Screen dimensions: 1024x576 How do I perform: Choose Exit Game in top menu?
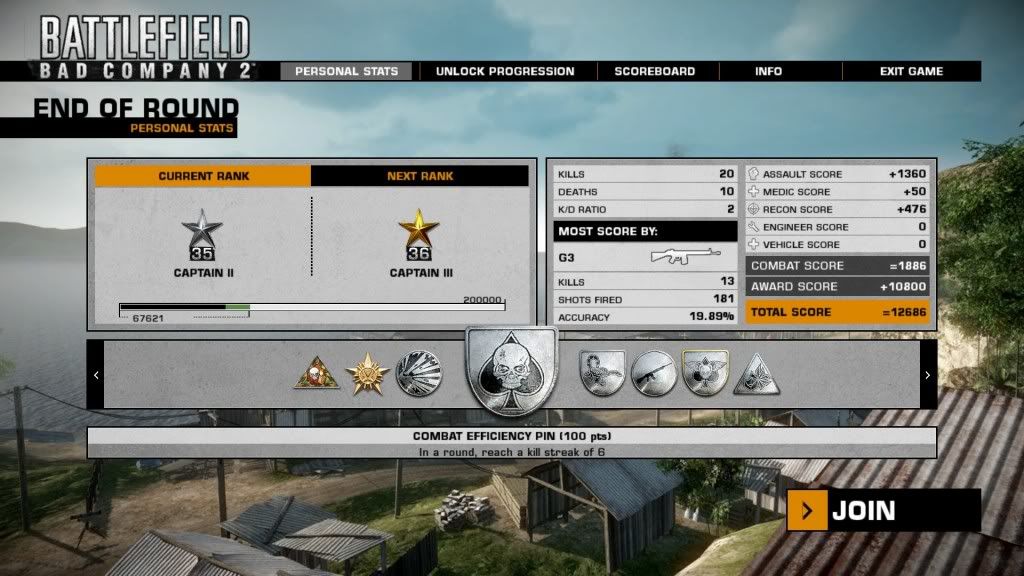911,71
